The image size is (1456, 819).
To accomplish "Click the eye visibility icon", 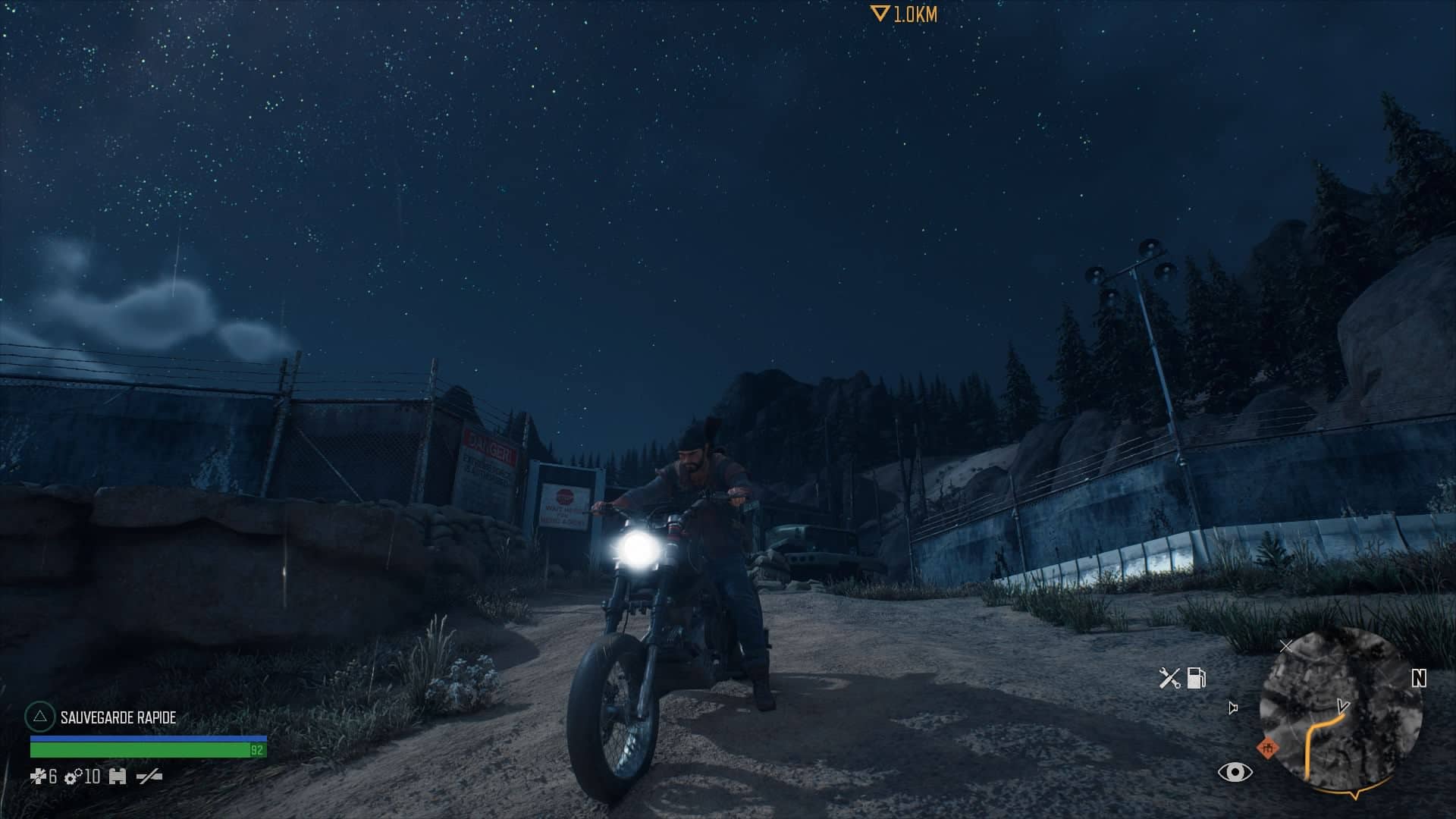I will click(1235, 772).
